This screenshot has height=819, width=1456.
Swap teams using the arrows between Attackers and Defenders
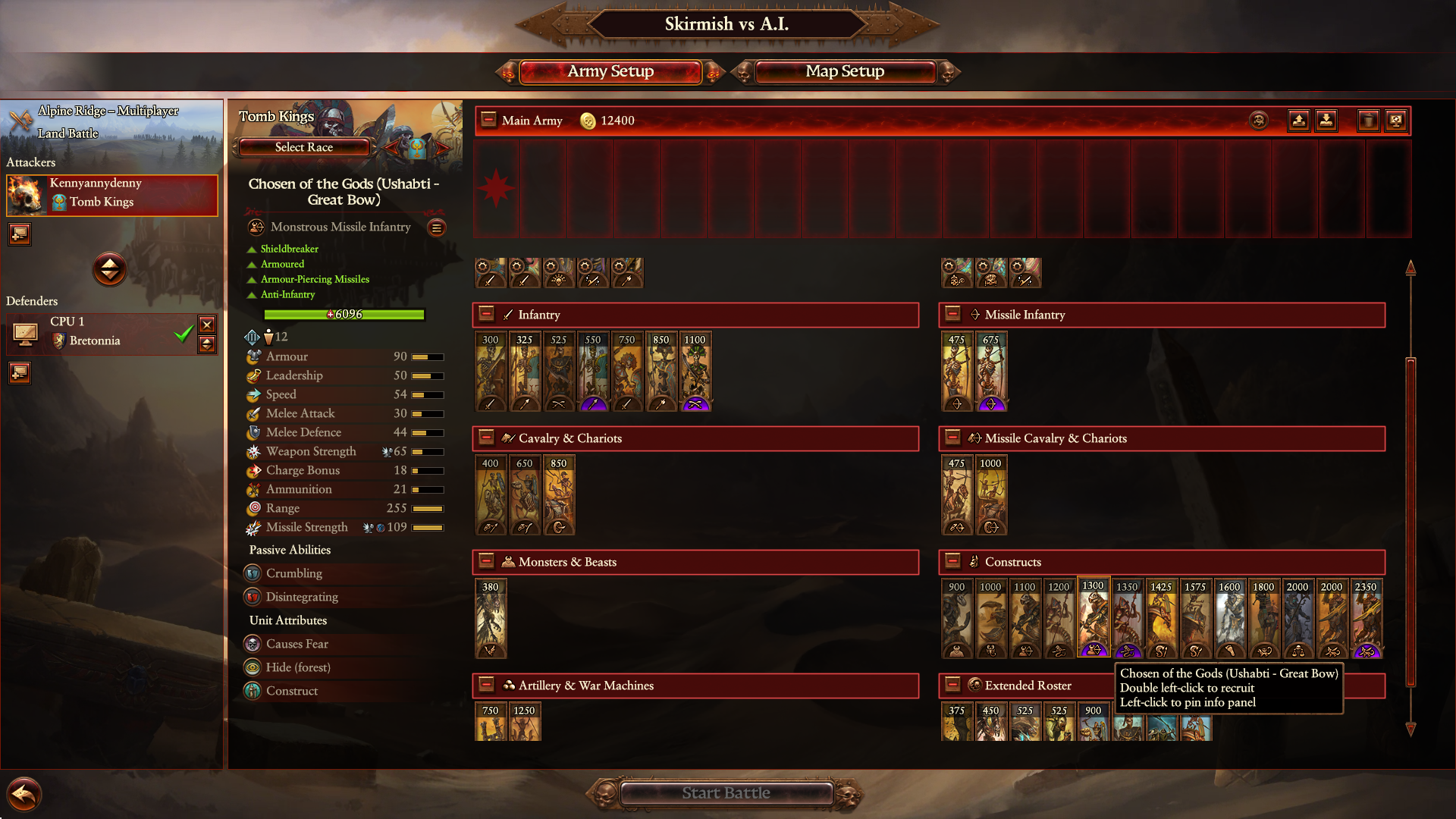[110, 270]
